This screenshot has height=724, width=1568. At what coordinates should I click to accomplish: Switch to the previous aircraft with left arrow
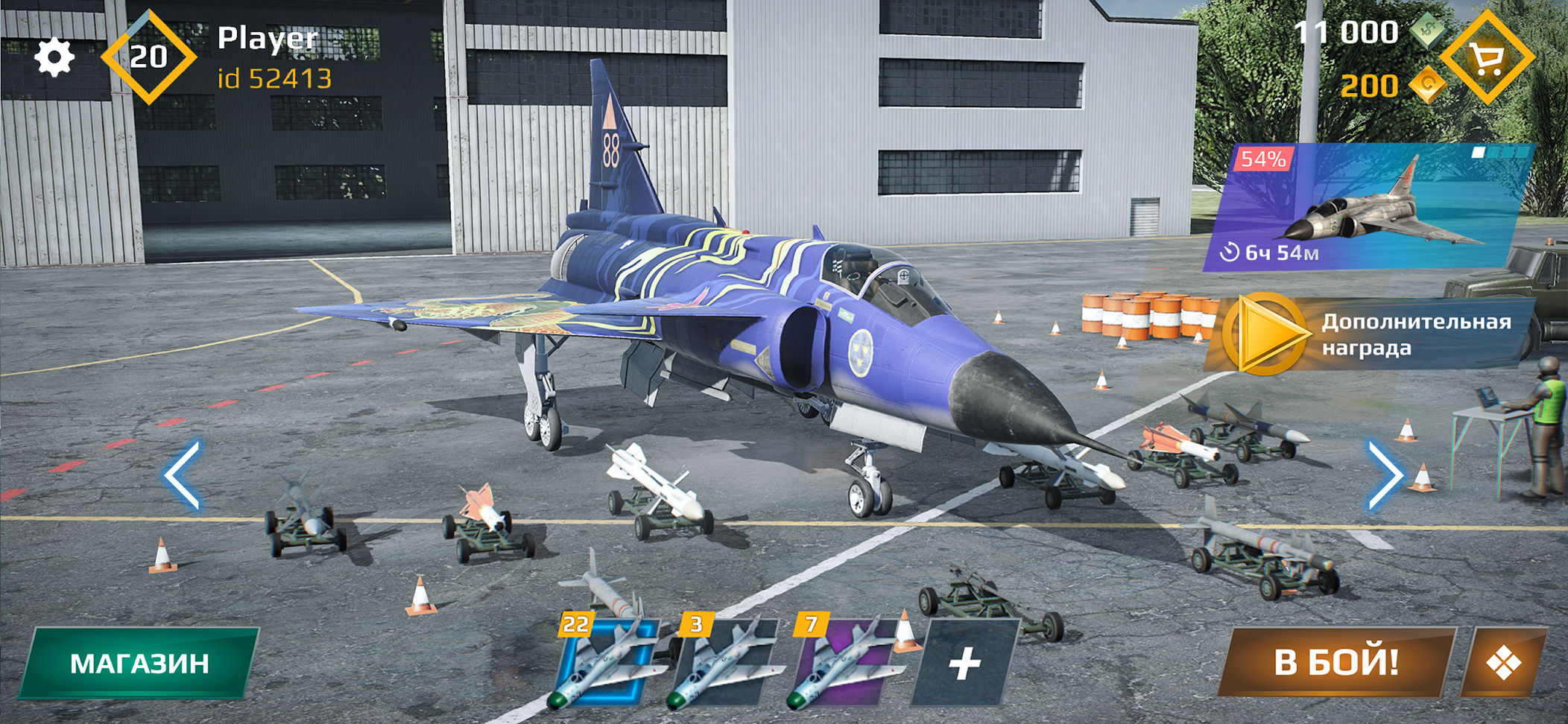click(x=183, y=474)
